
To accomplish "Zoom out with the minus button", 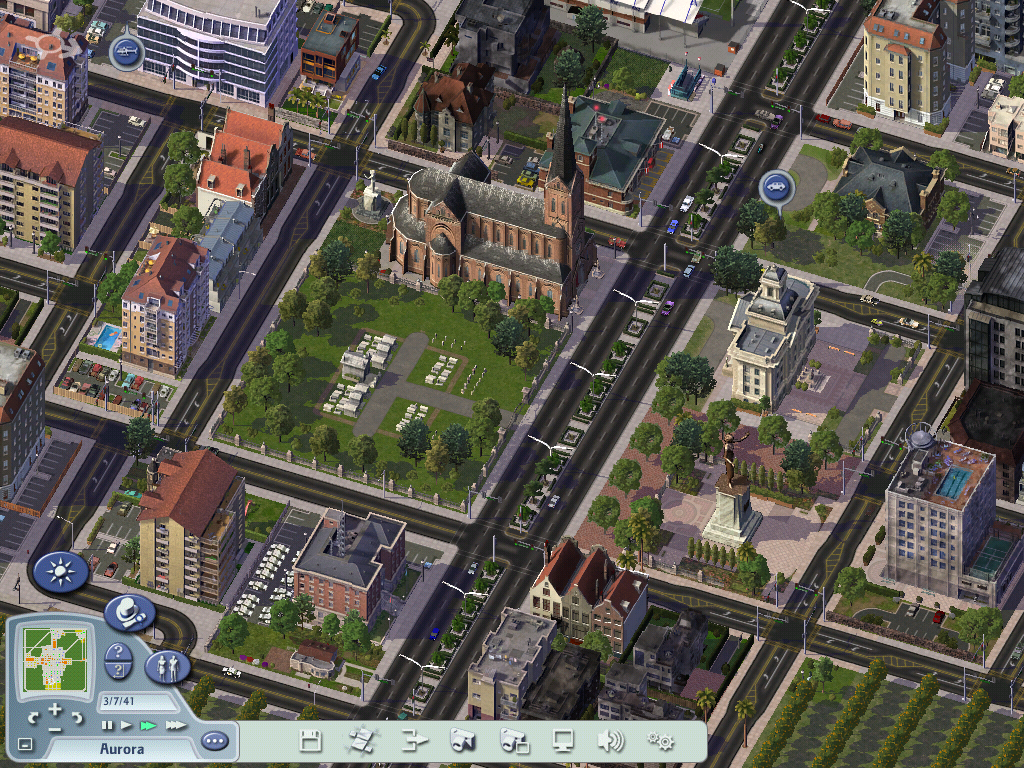I will click(55, 729).
